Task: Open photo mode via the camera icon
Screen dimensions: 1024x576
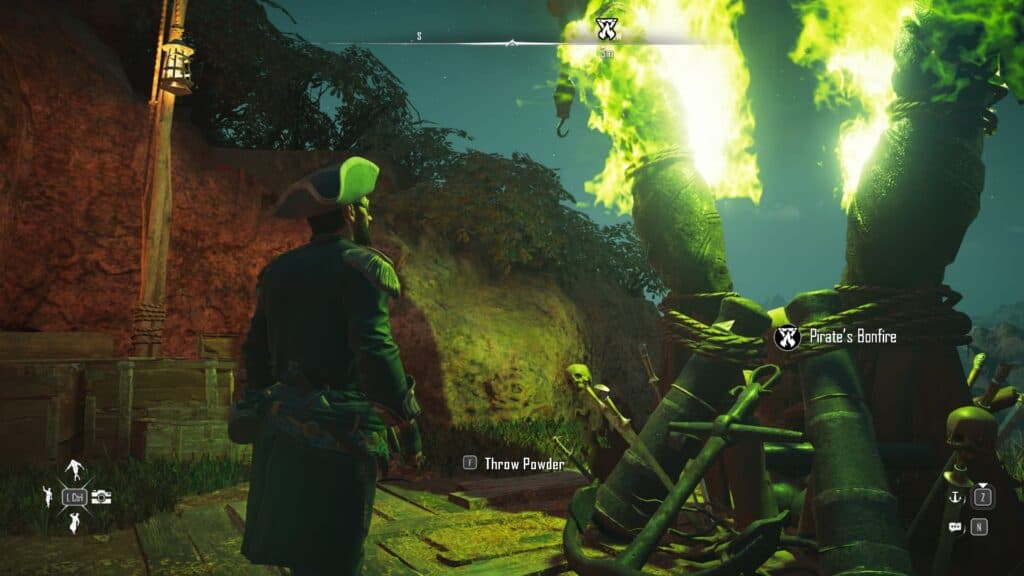Action: [x=101, y=497]
